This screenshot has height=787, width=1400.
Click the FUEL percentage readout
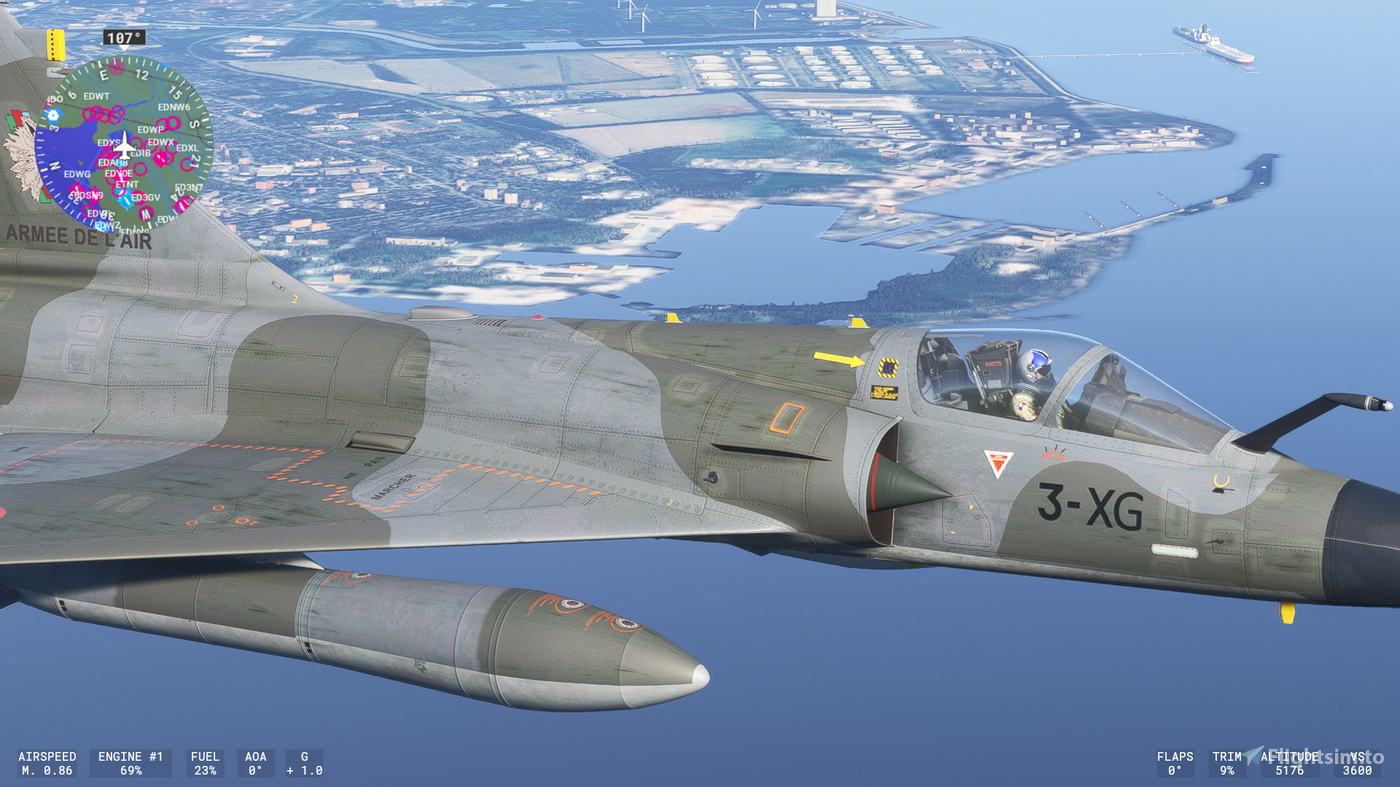click(205, 762)
